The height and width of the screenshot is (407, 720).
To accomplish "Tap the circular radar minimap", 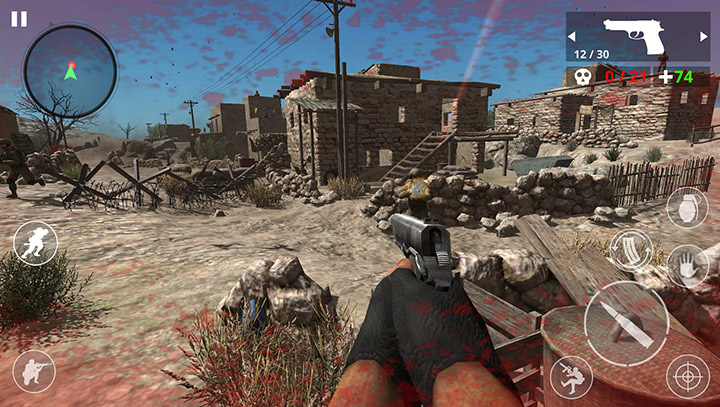I will click(x=70, y=71).
